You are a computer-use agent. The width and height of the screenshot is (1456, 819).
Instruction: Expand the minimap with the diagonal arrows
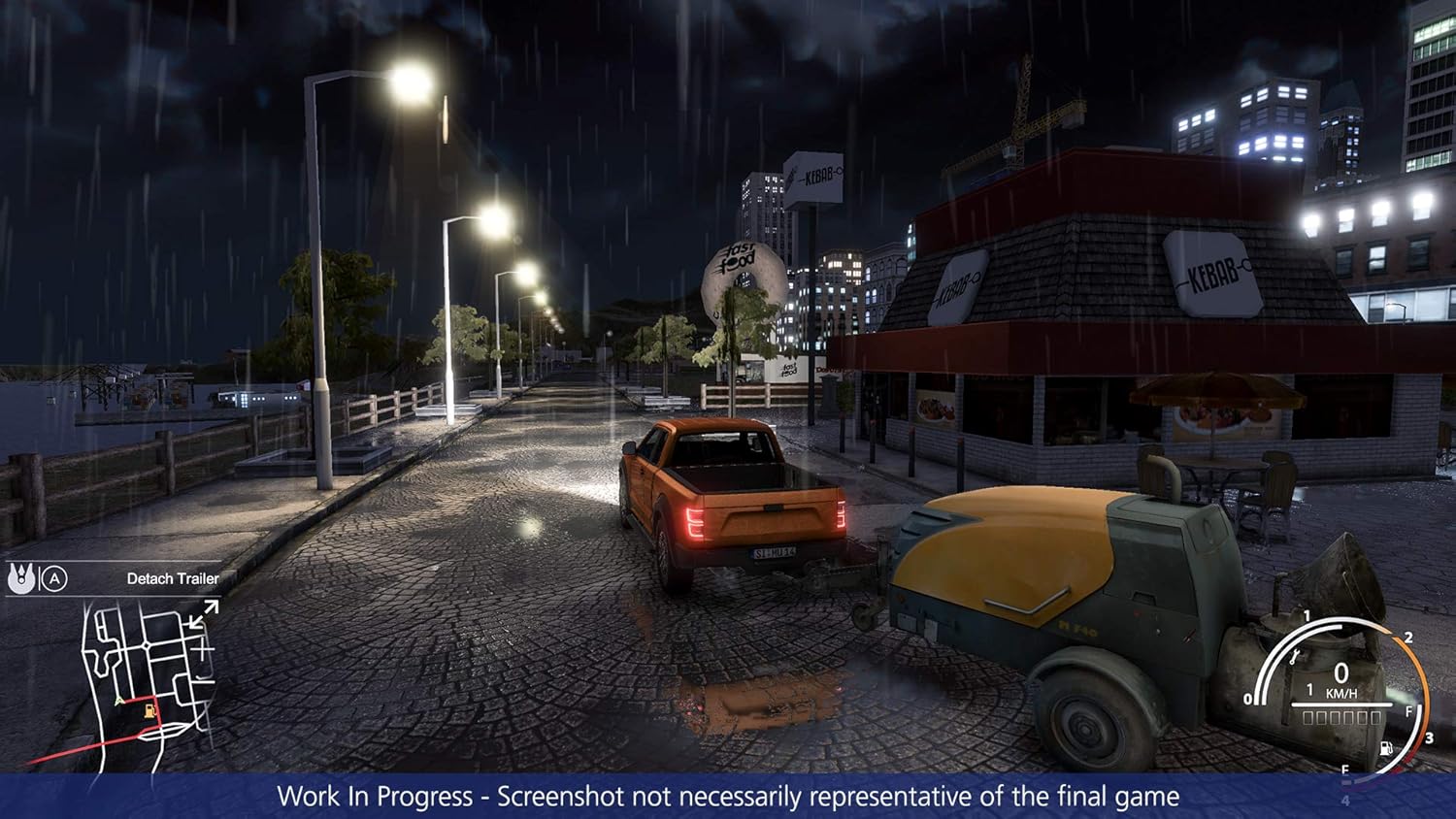point(204,614)
